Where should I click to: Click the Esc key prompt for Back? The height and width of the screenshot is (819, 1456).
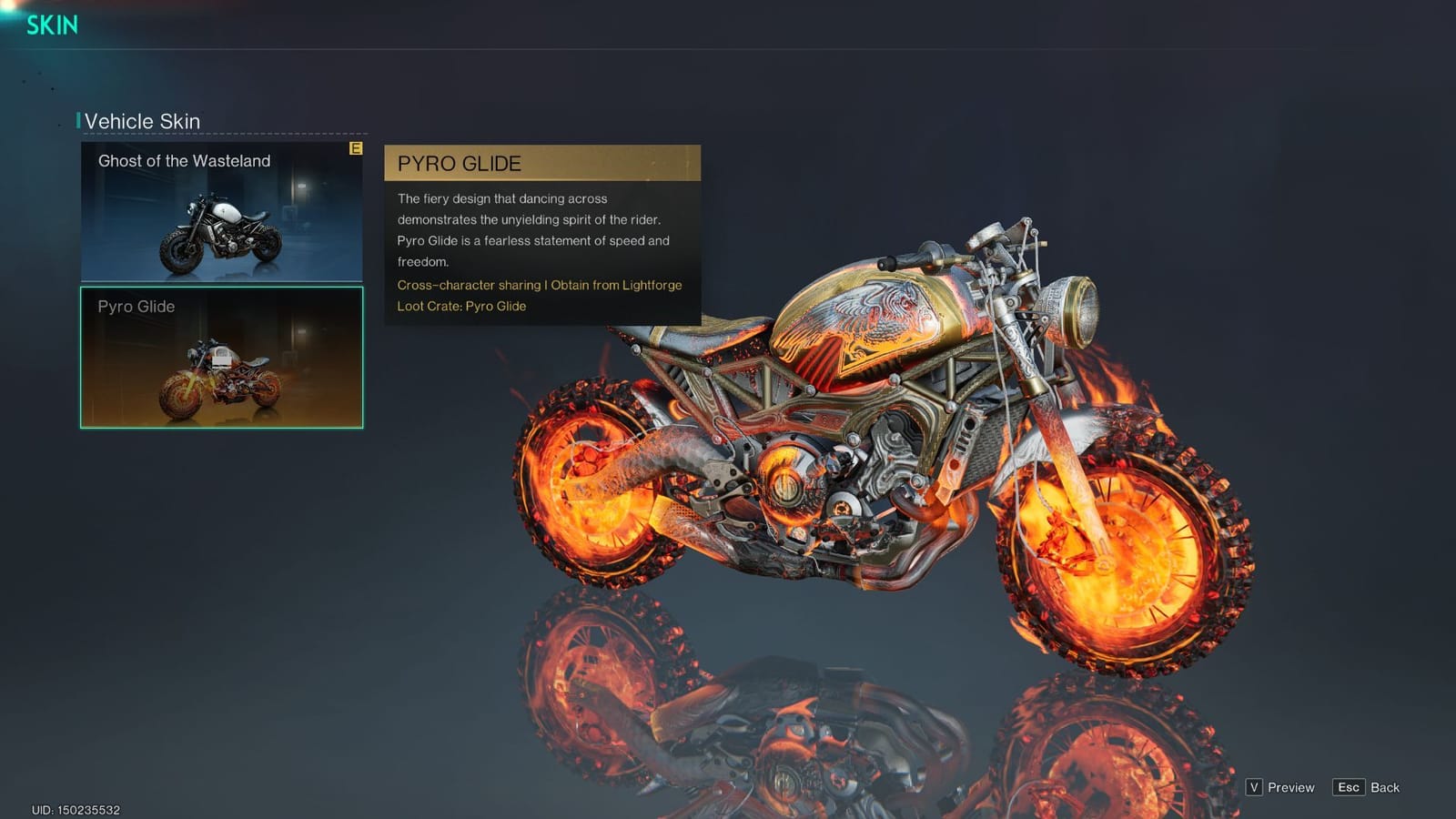click(x=1350, y=787)
